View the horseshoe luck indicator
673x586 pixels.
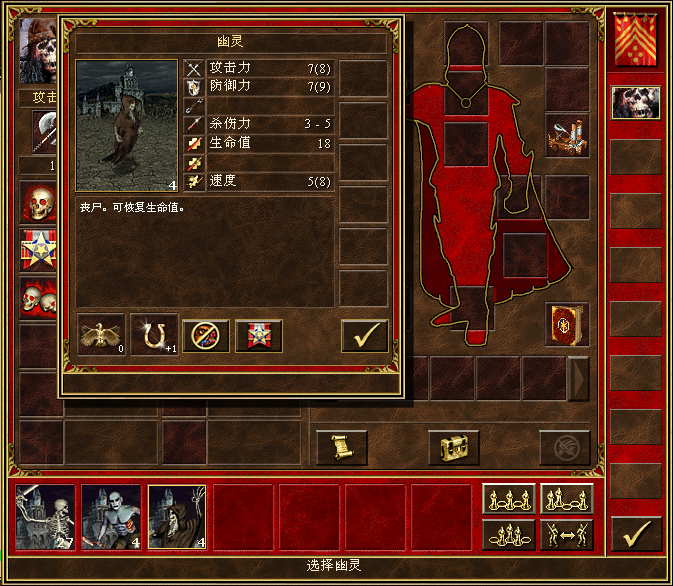(154, 336)
